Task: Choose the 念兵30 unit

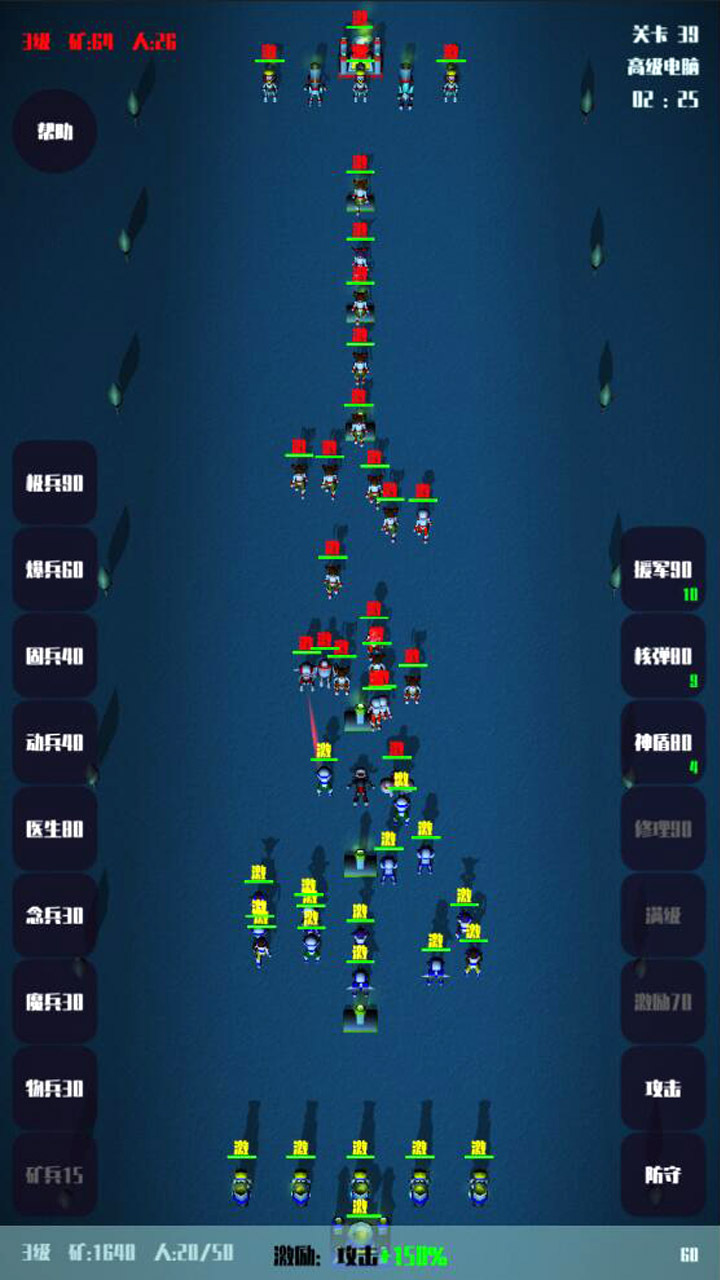Action: pyautogui.click(x=55, y=915)
